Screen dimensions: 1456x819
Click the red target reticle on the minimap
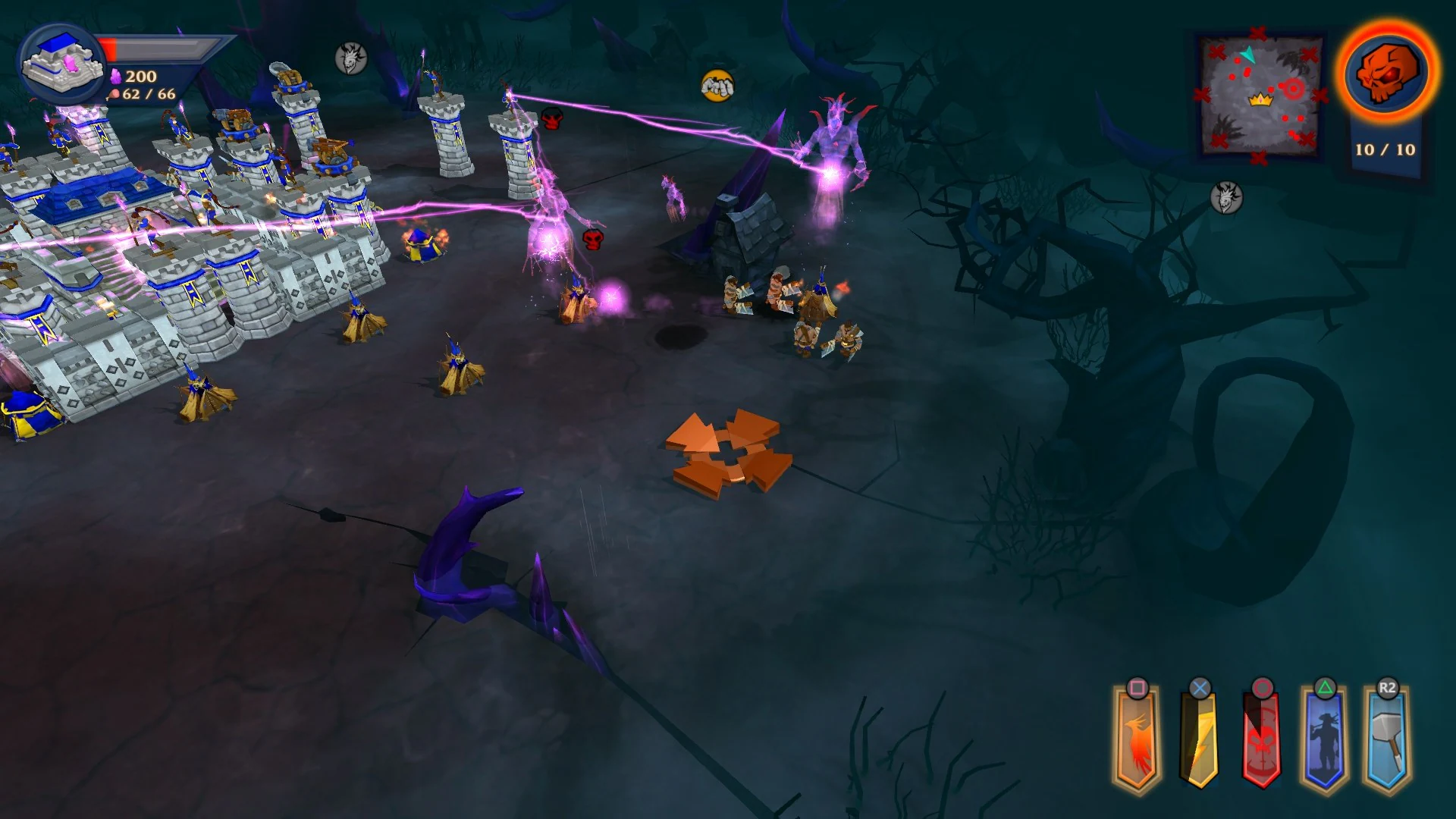[x=1294, y=87]
